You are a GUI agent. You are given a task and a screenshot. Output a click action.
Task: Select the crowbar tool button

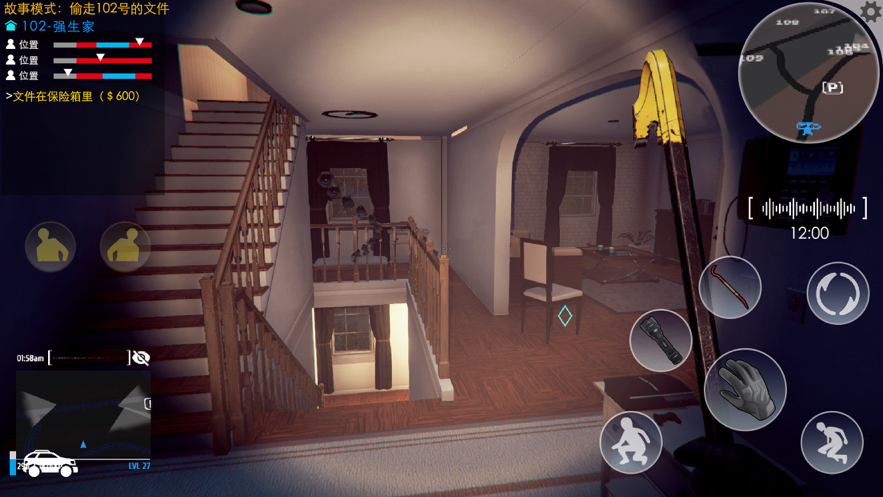[x=730, y=289]
